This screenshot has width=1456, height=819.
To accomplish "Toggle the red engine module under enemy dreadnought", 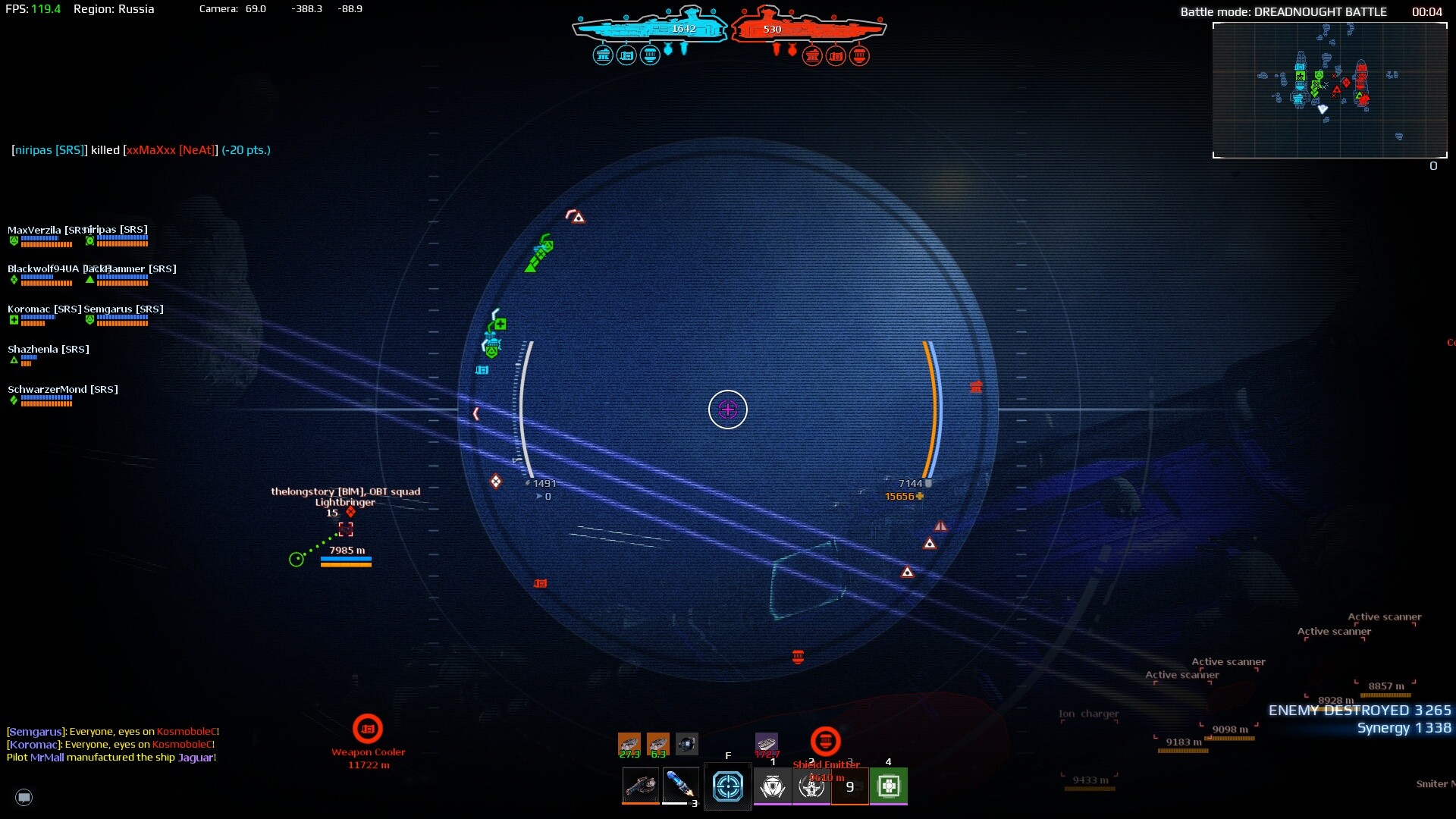I will 858,55.
